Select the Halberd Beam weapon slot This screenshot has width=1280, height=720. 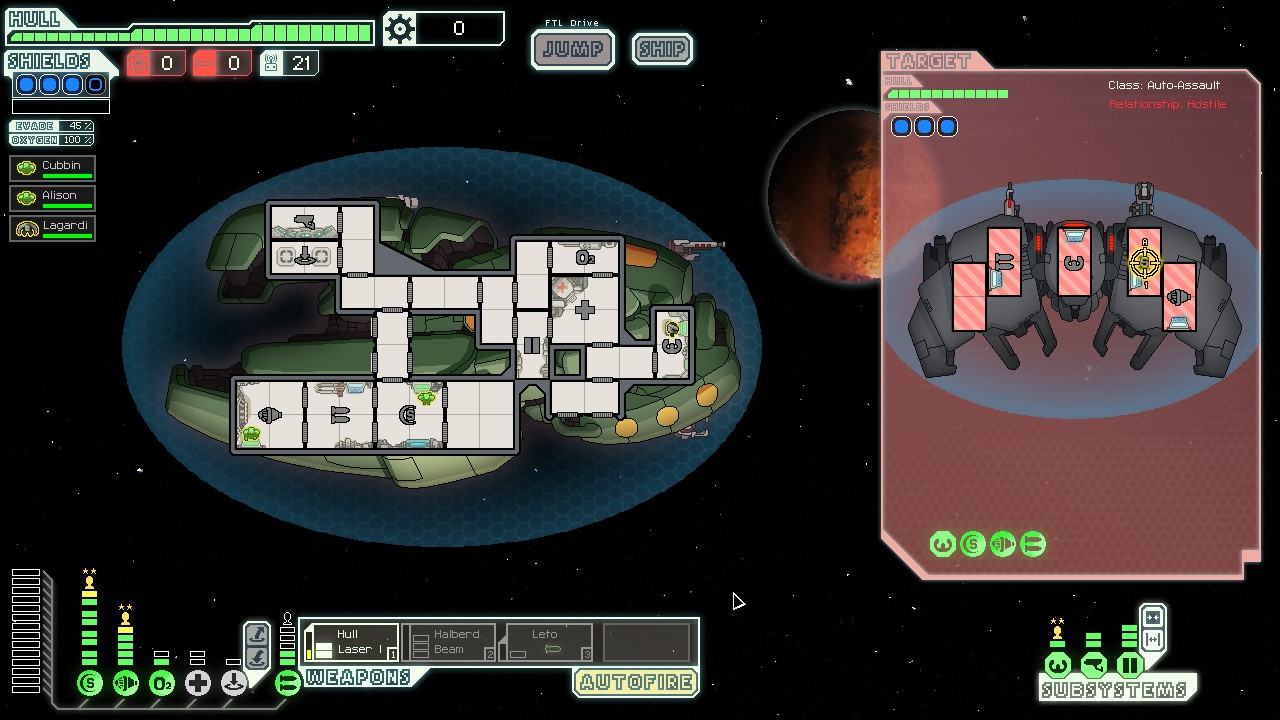[x=449, y=642]
